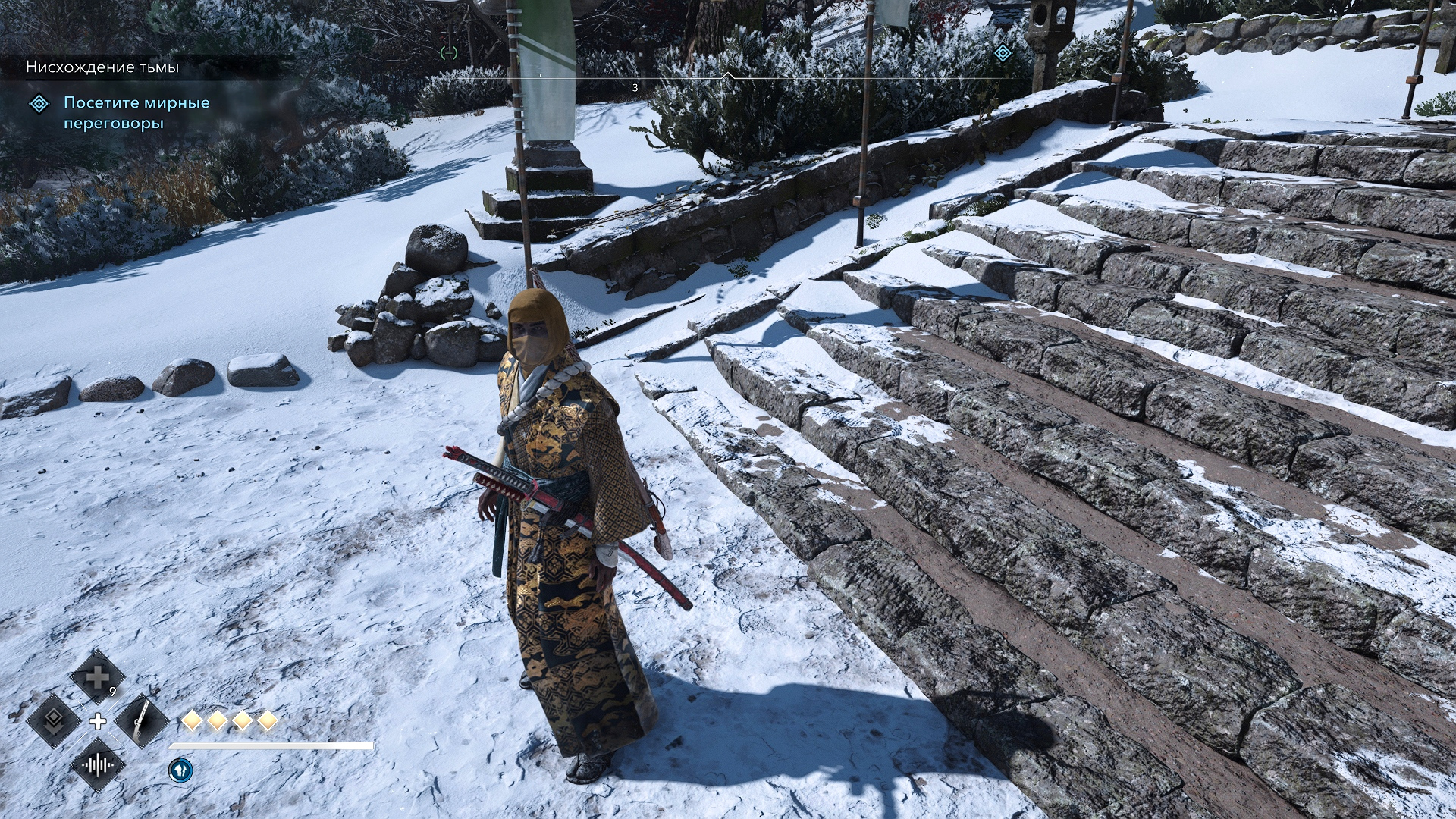Activate the rifle weapon slot

[x=141, y=720]
